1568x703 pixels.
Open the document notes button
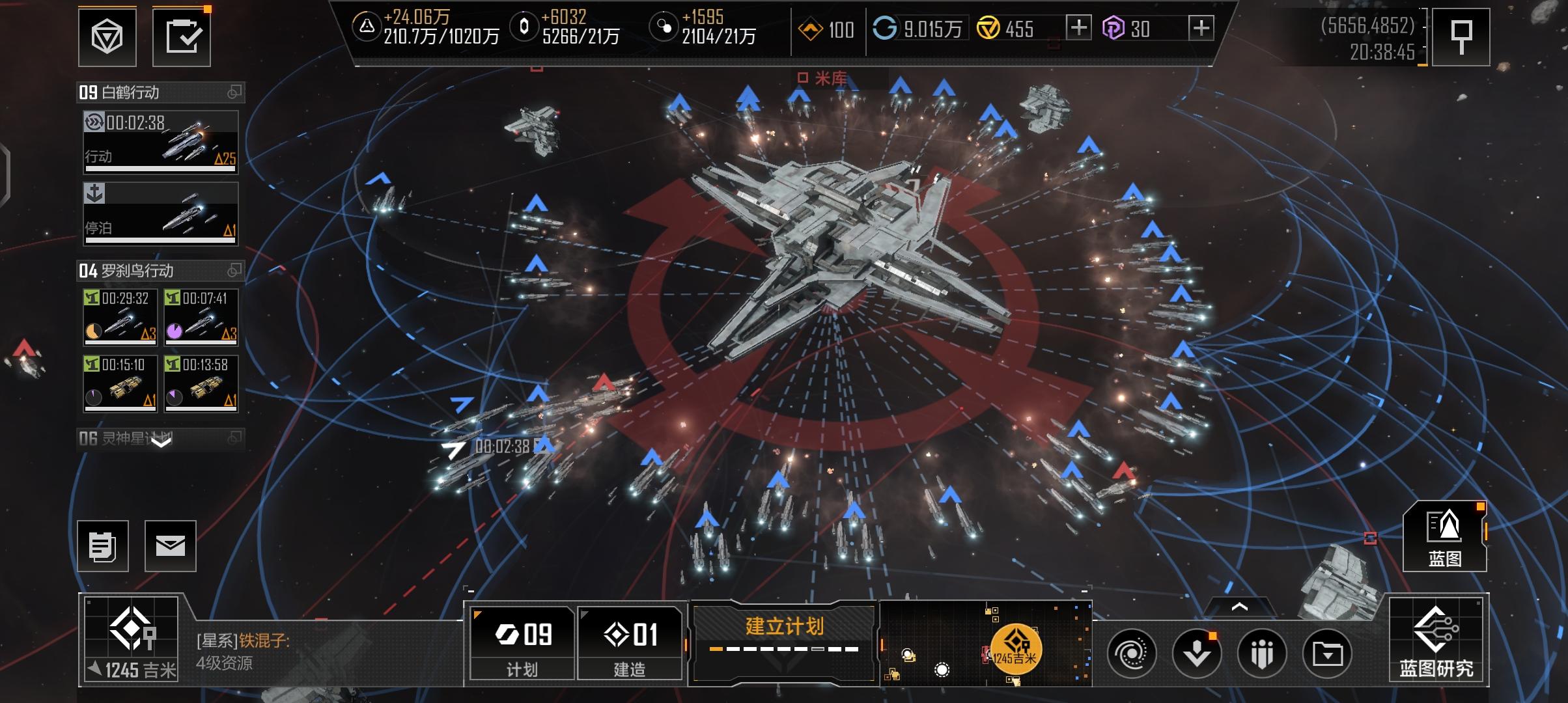click(103, 546)
